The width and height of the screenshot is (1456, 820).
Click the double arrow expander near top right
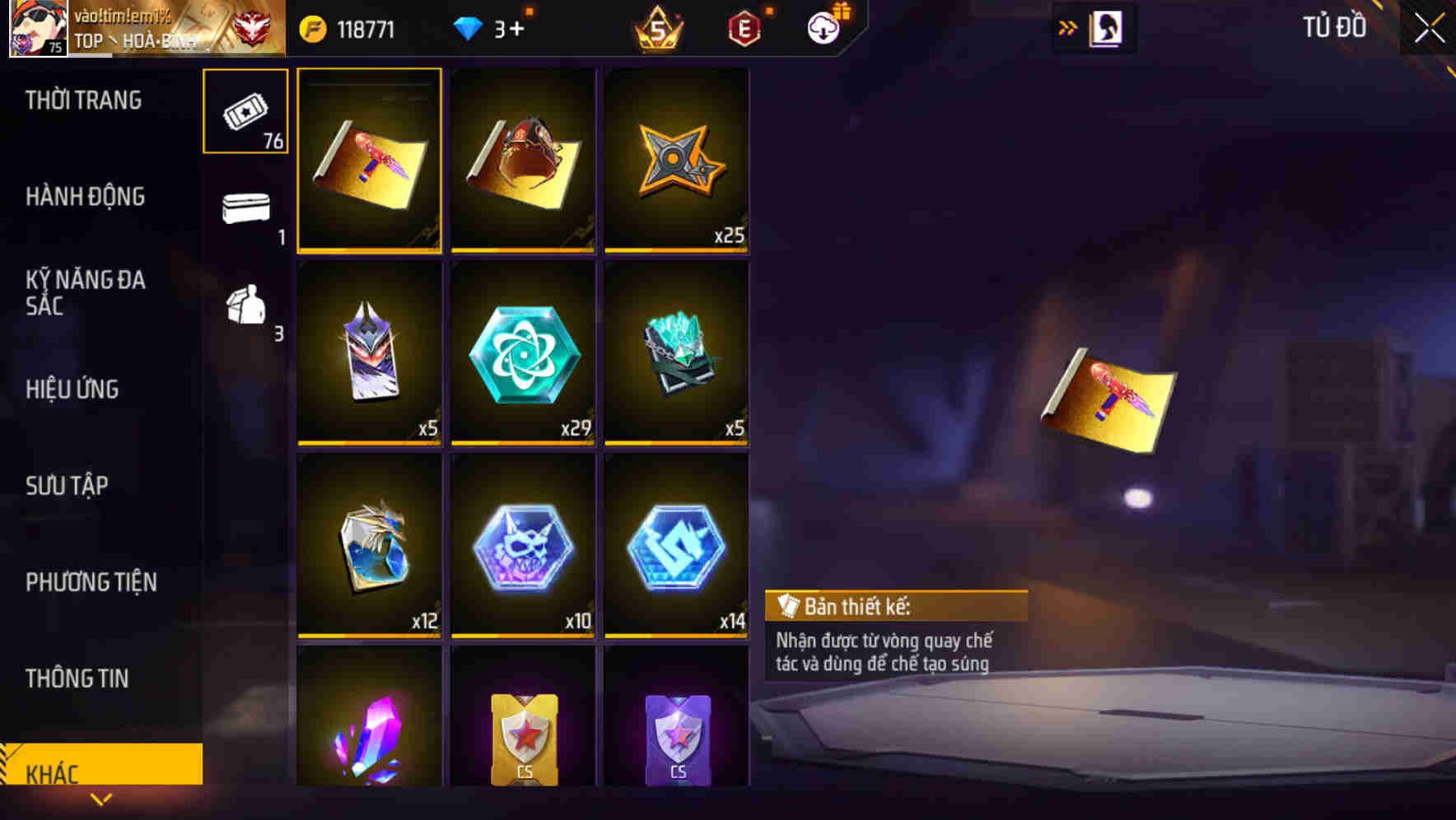[x=1068, y=26]
